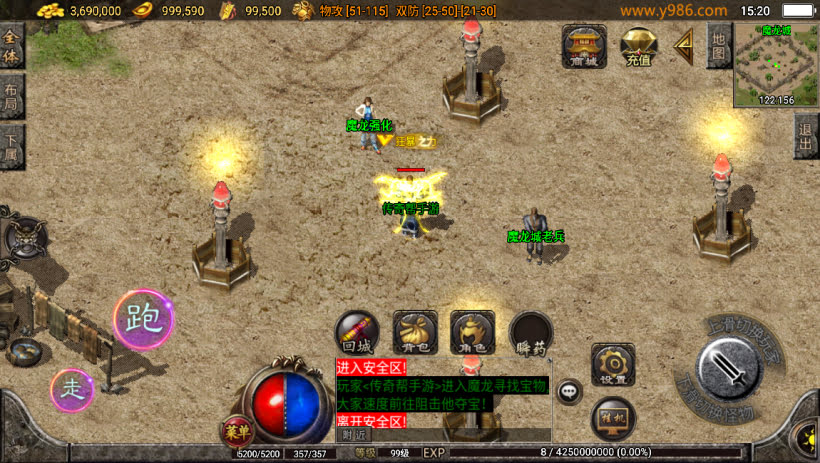Open the 地图 map button
This screenshot has width=820, height=463.
(x=718, y=44)
